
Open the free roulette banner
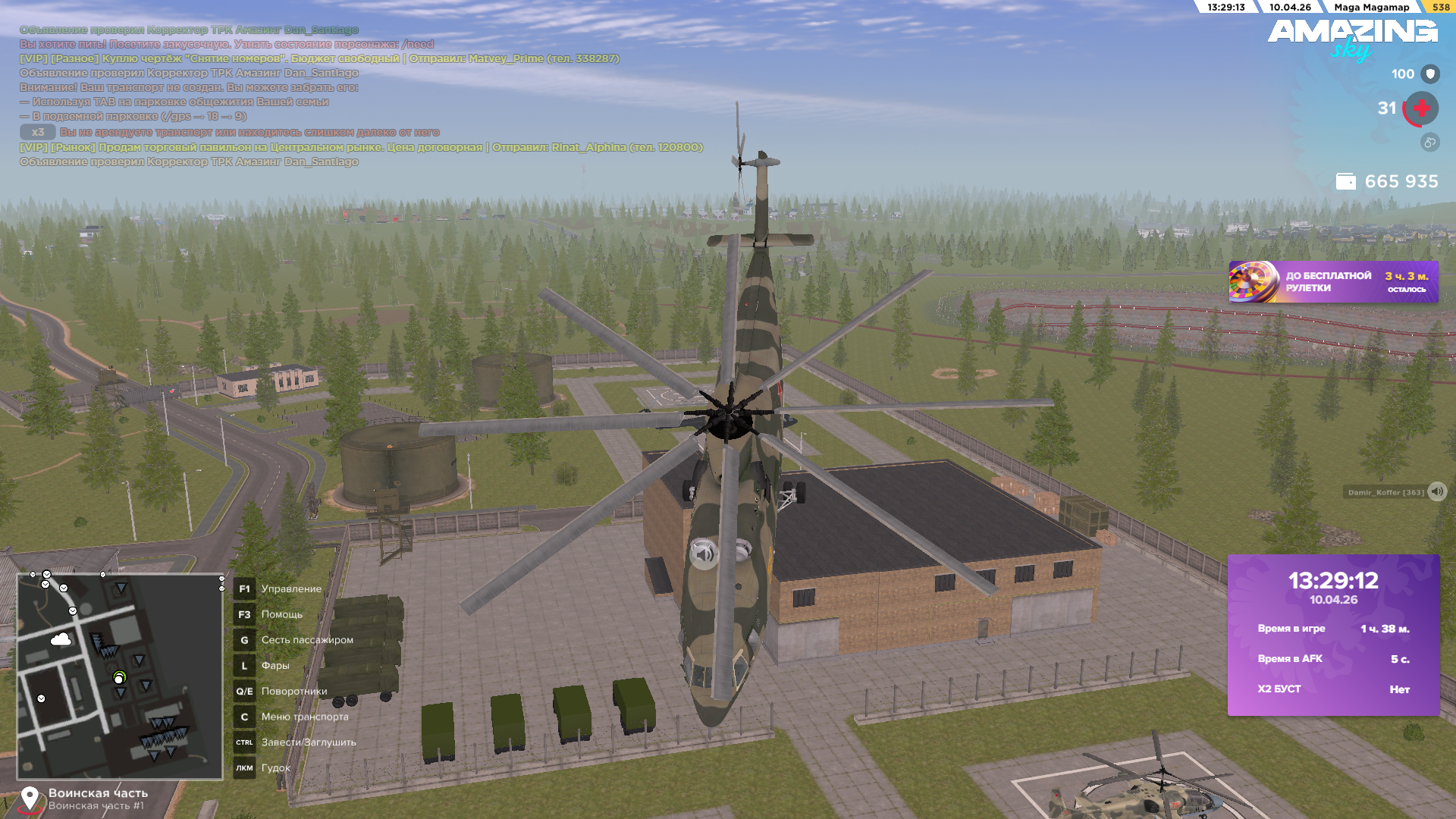(x=1332, y=282)
